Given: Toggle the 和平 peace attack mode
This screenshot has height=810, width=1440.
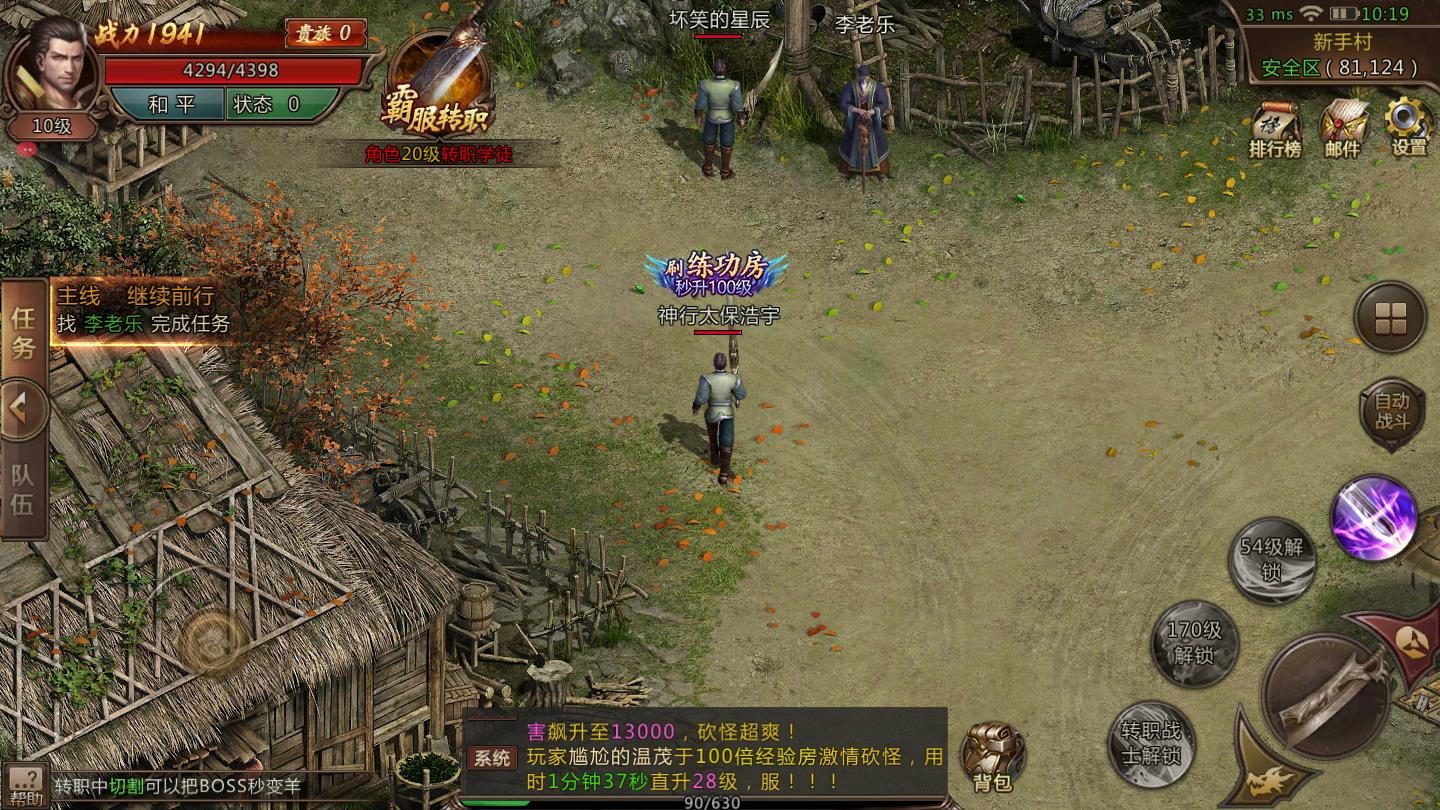Looking at the screenshot, I should (x=166, y=104).
